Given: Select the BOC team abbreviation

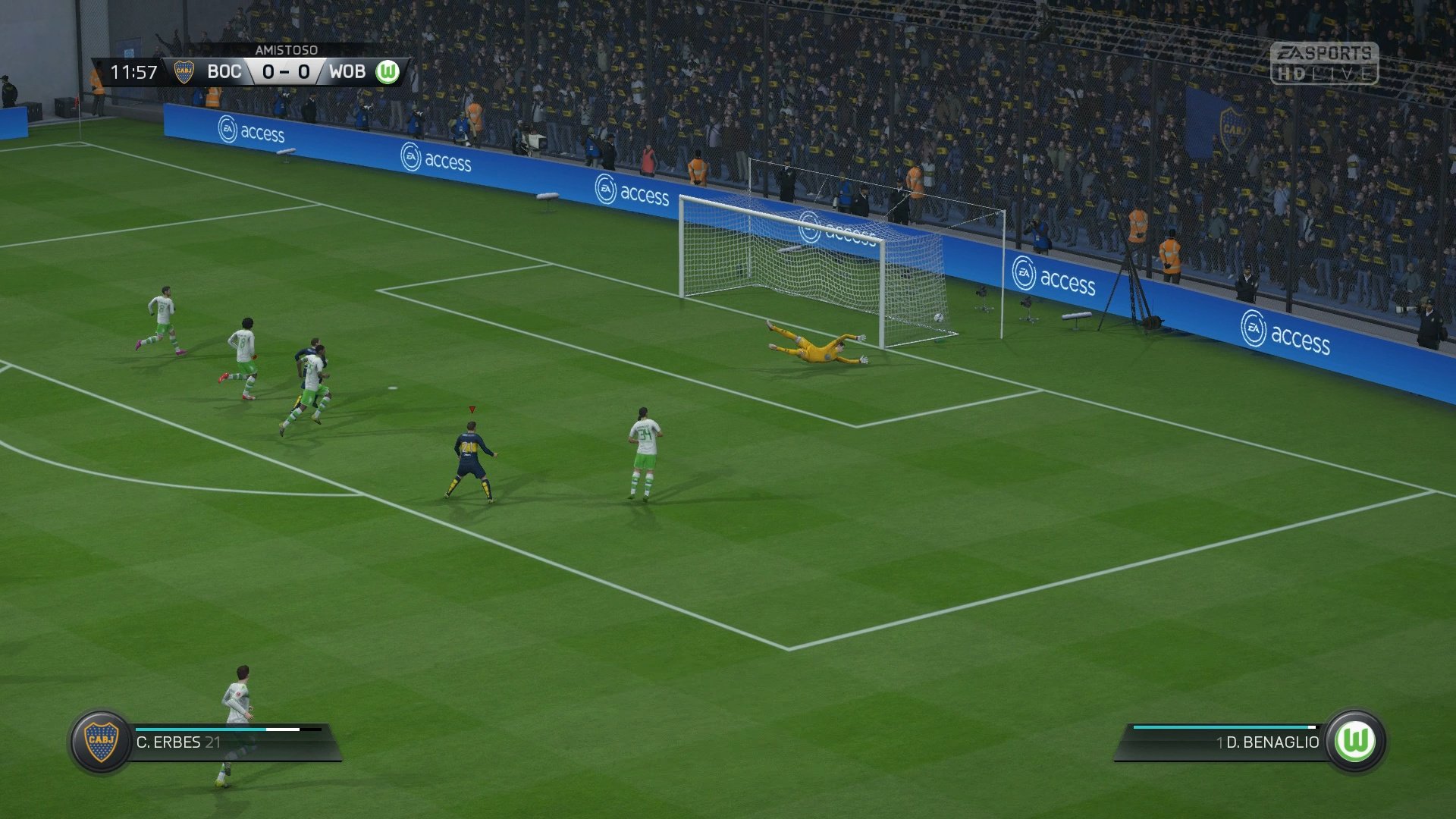Looking at the screenshot, I should coord(224,73).
